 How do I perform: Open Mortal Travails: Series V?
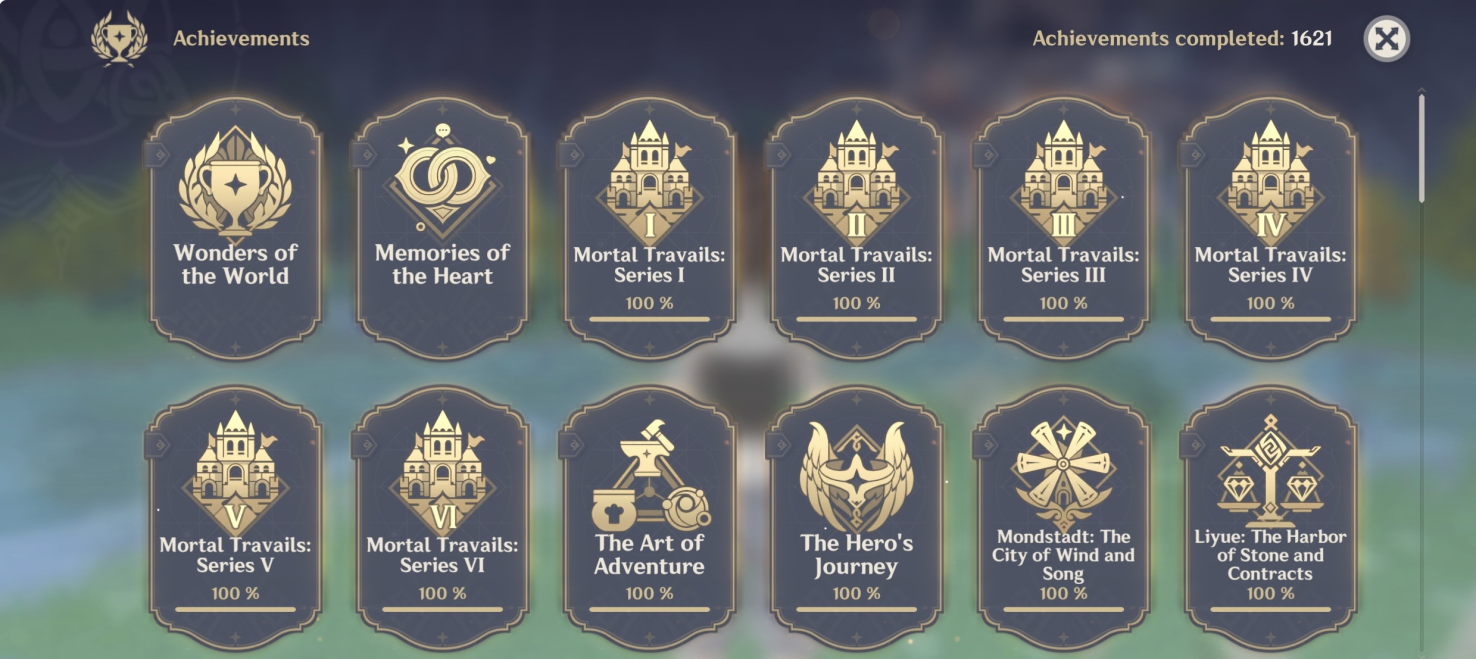235,516
